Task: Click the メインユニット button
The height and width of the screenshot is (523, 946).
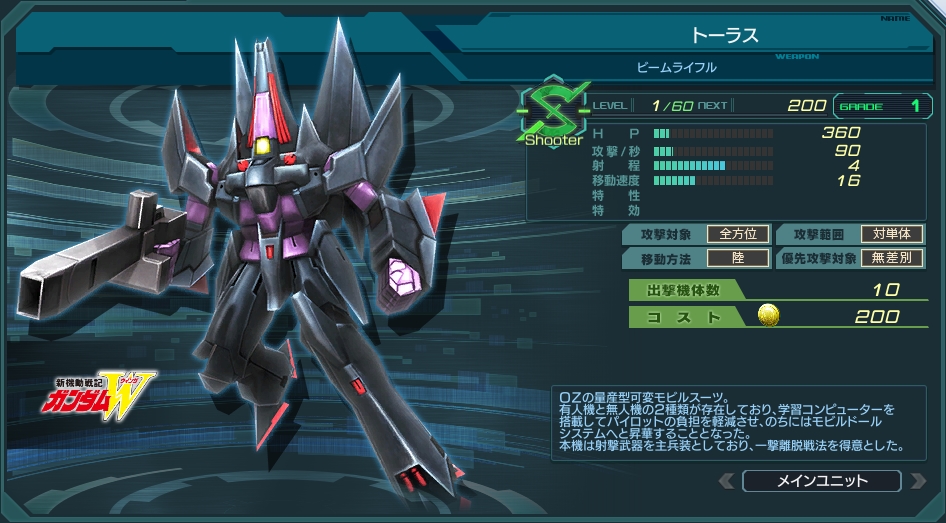Action: 822,481
